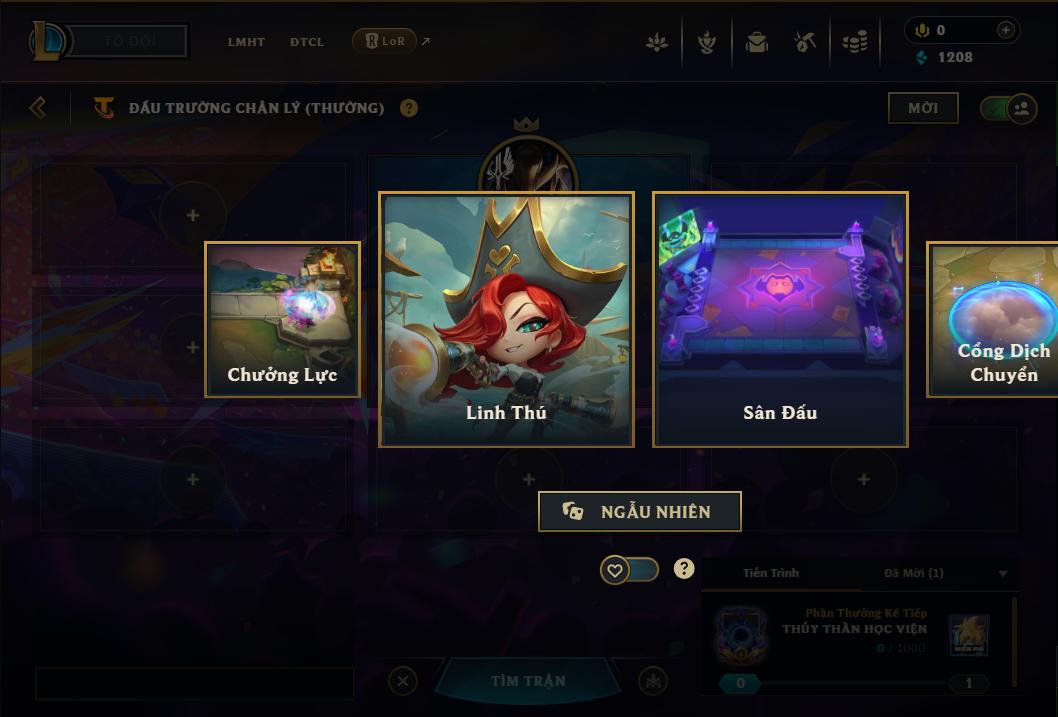Open the backpack collection icon
The height and width of the screenshot is (717, 1058).
coord(756,42)
